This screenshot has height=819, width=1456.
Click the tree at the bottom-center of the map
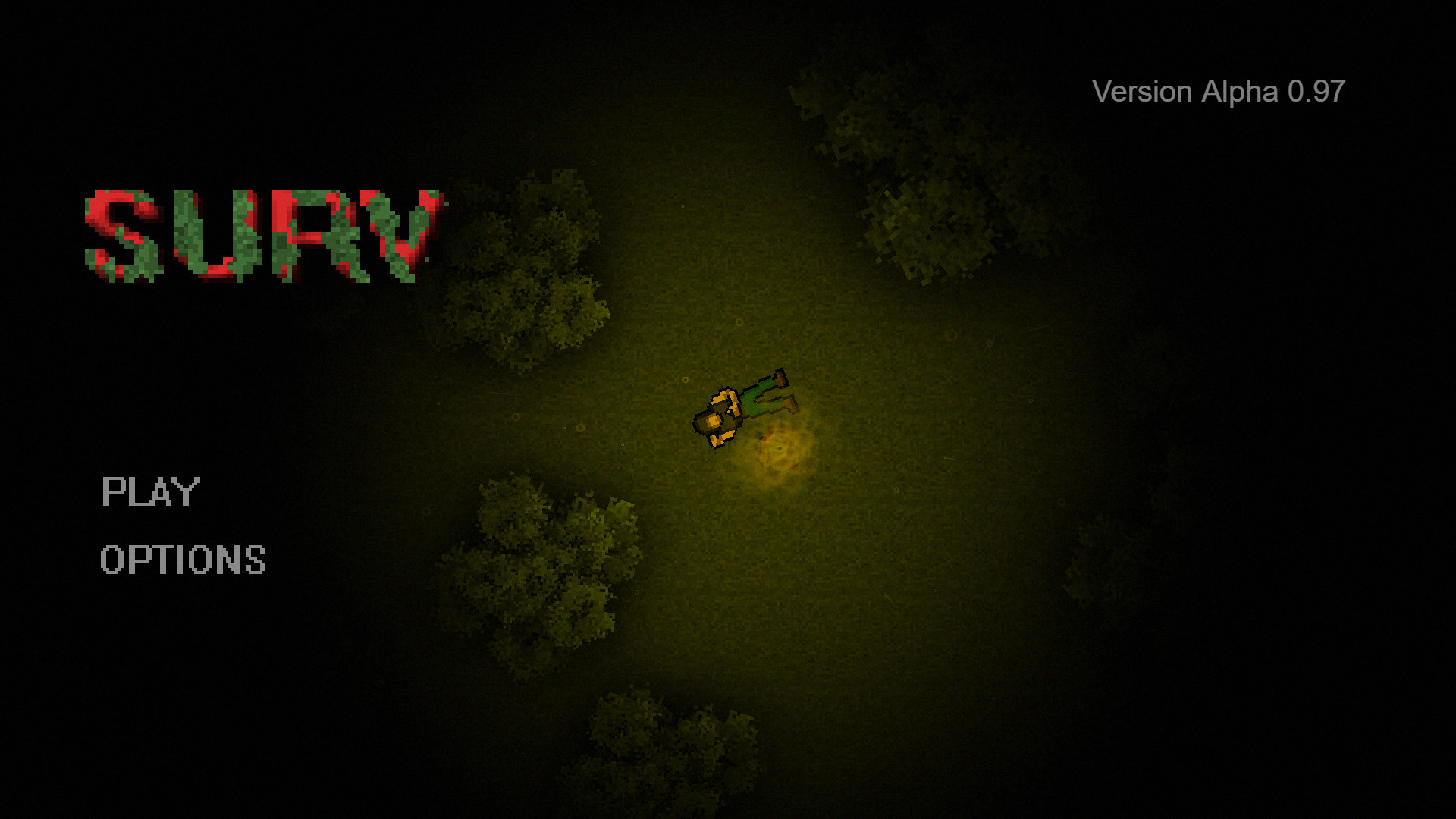(x=667, y=743)
